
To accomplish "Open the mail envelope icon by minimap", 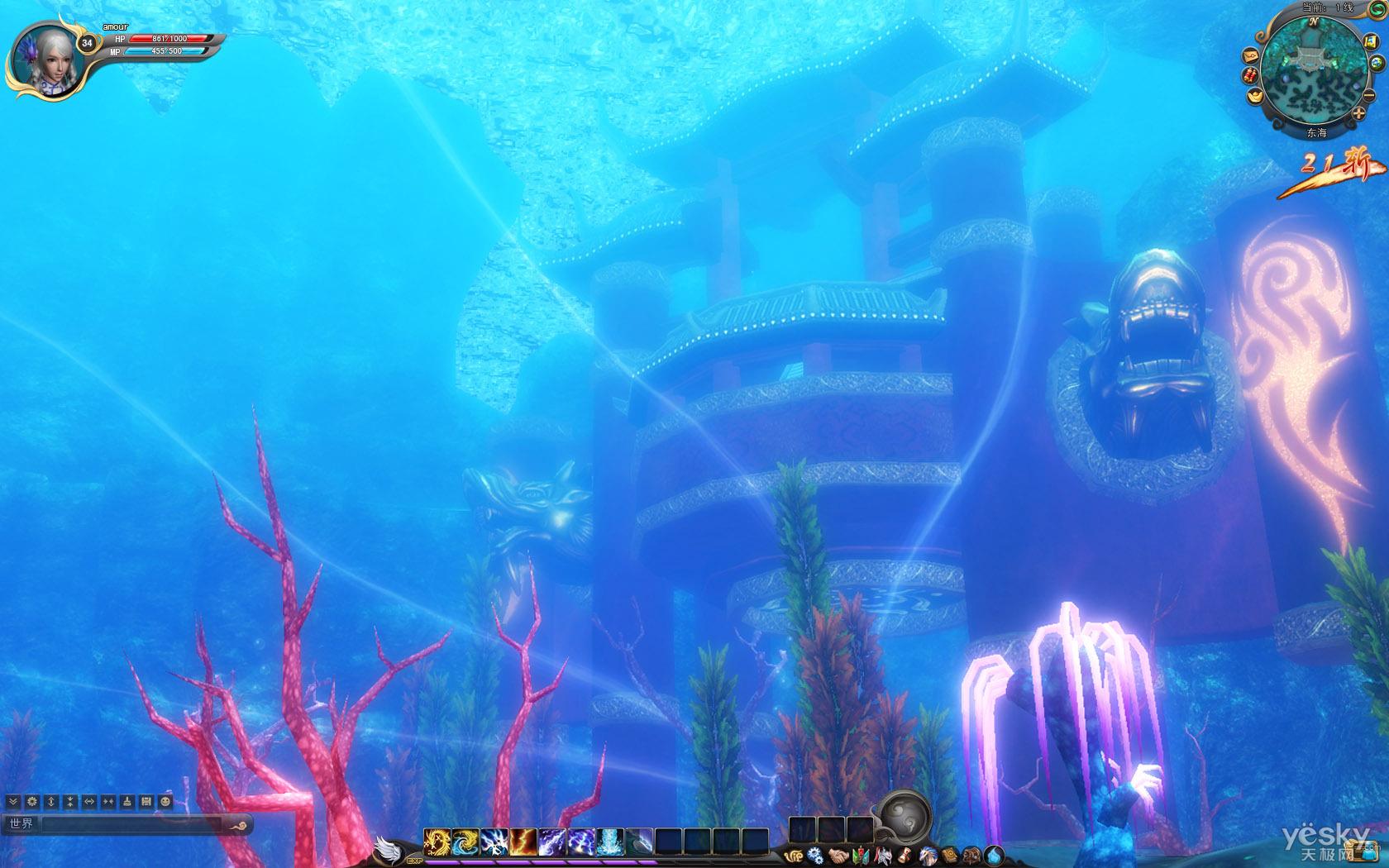I will click(1249, 55).
